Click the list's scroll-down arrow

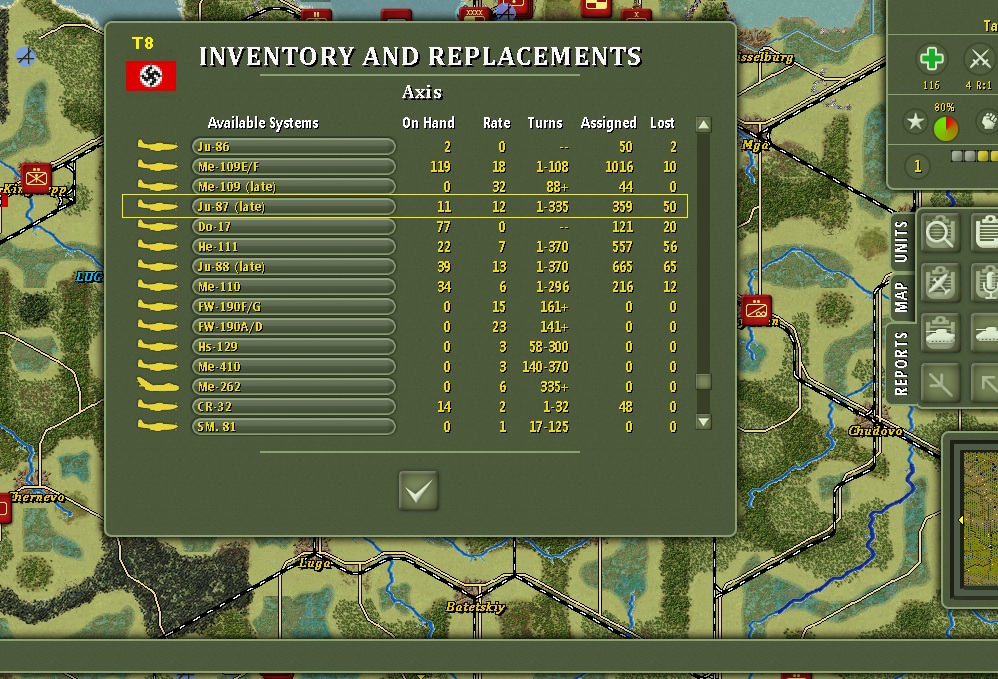point(703,422)
